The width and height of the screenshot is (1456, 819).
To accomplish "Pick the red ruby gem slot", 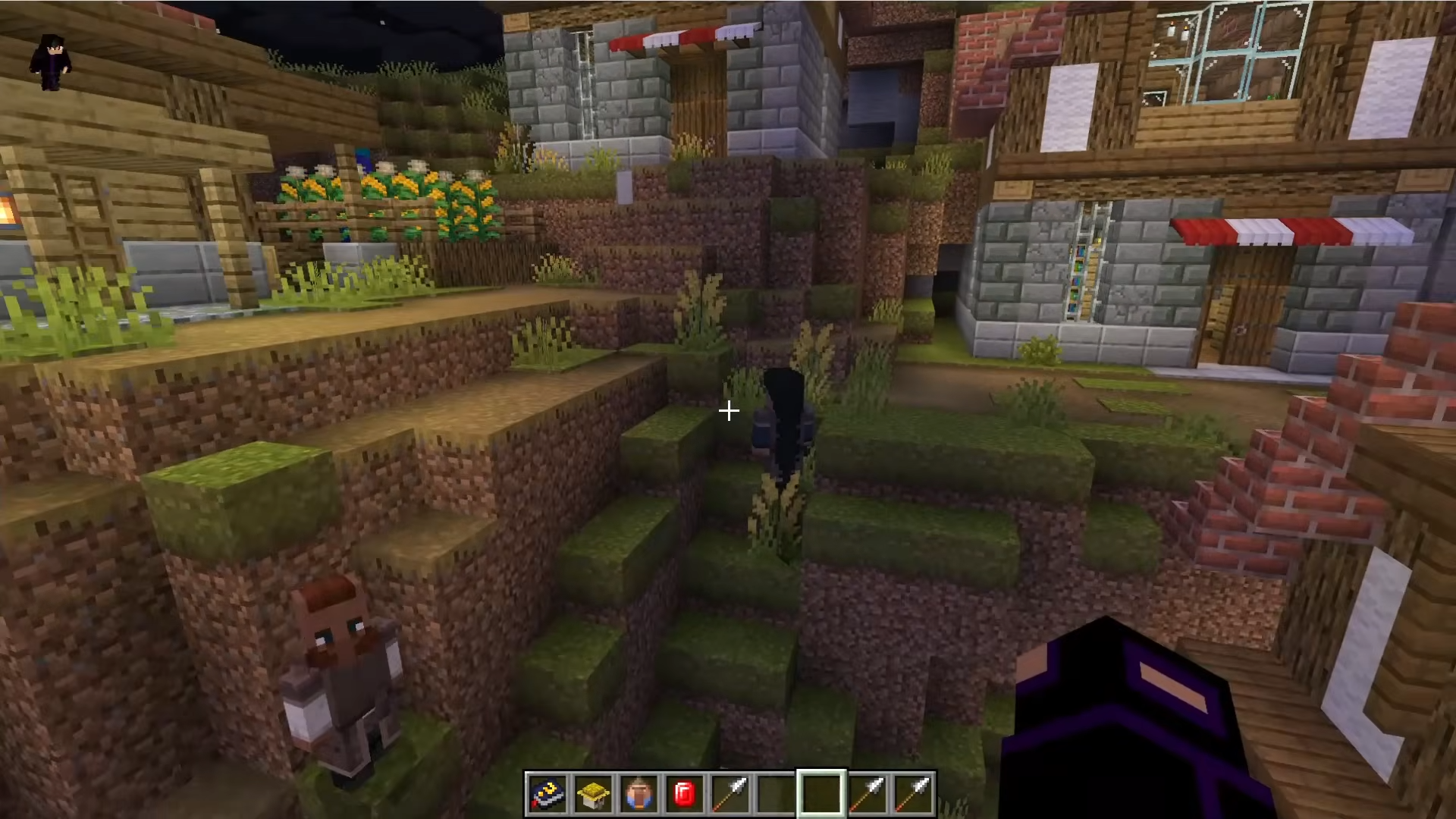I will [x=684, y=794].
